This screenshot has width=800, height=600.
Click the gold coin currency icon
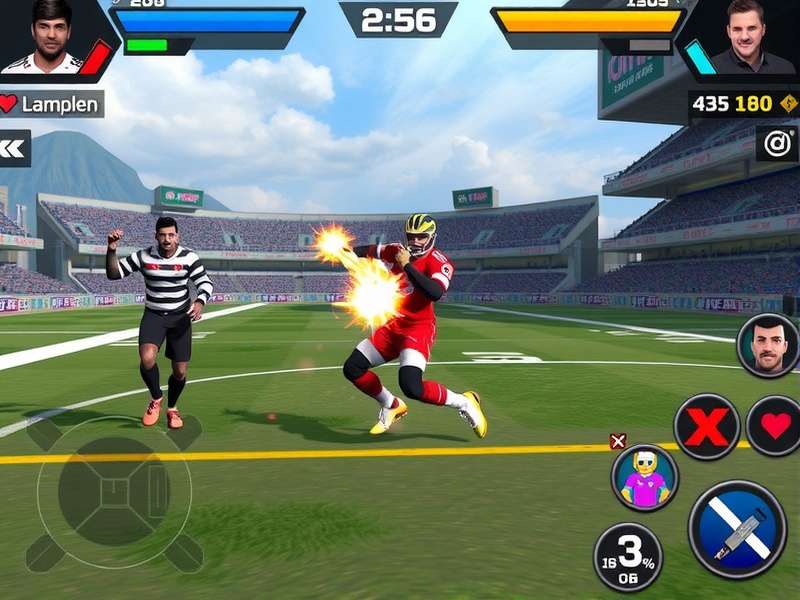pos(789,104)
